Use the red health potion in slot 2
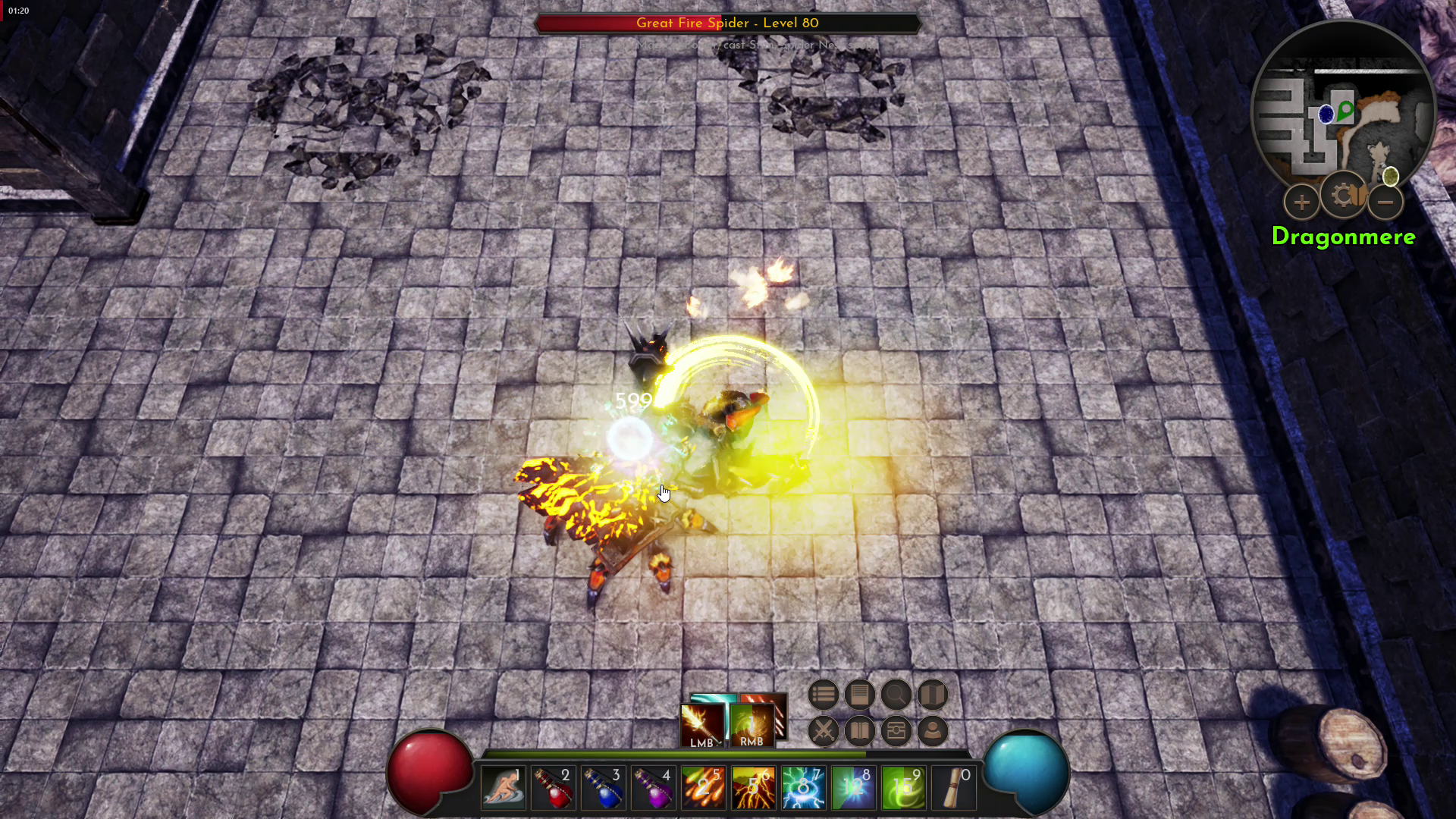This screenshot has height=819, width=1456. (x=553, y=789)
